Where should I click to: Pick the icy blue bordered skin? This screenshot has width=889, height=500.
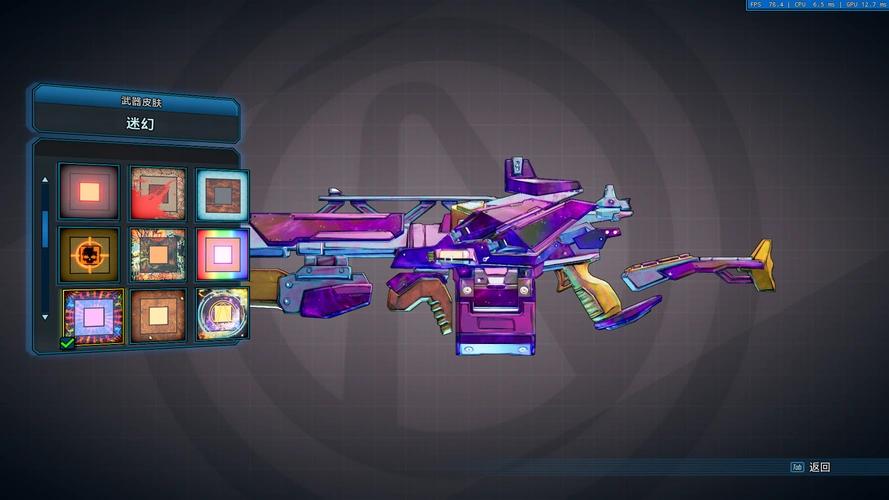click(221, 192)
